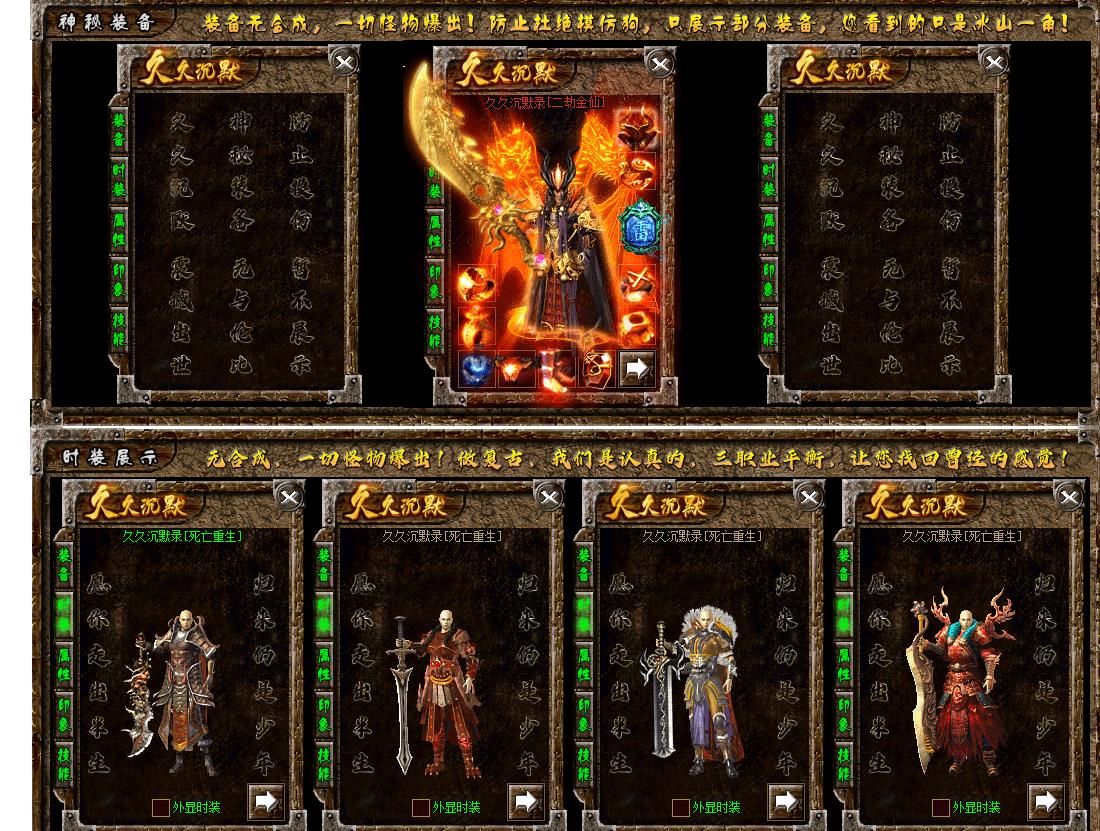This screenshot has height=831, width=1100.
Task: Close the 二劫金仙 flaming character panel
Action: click(660, 65)
